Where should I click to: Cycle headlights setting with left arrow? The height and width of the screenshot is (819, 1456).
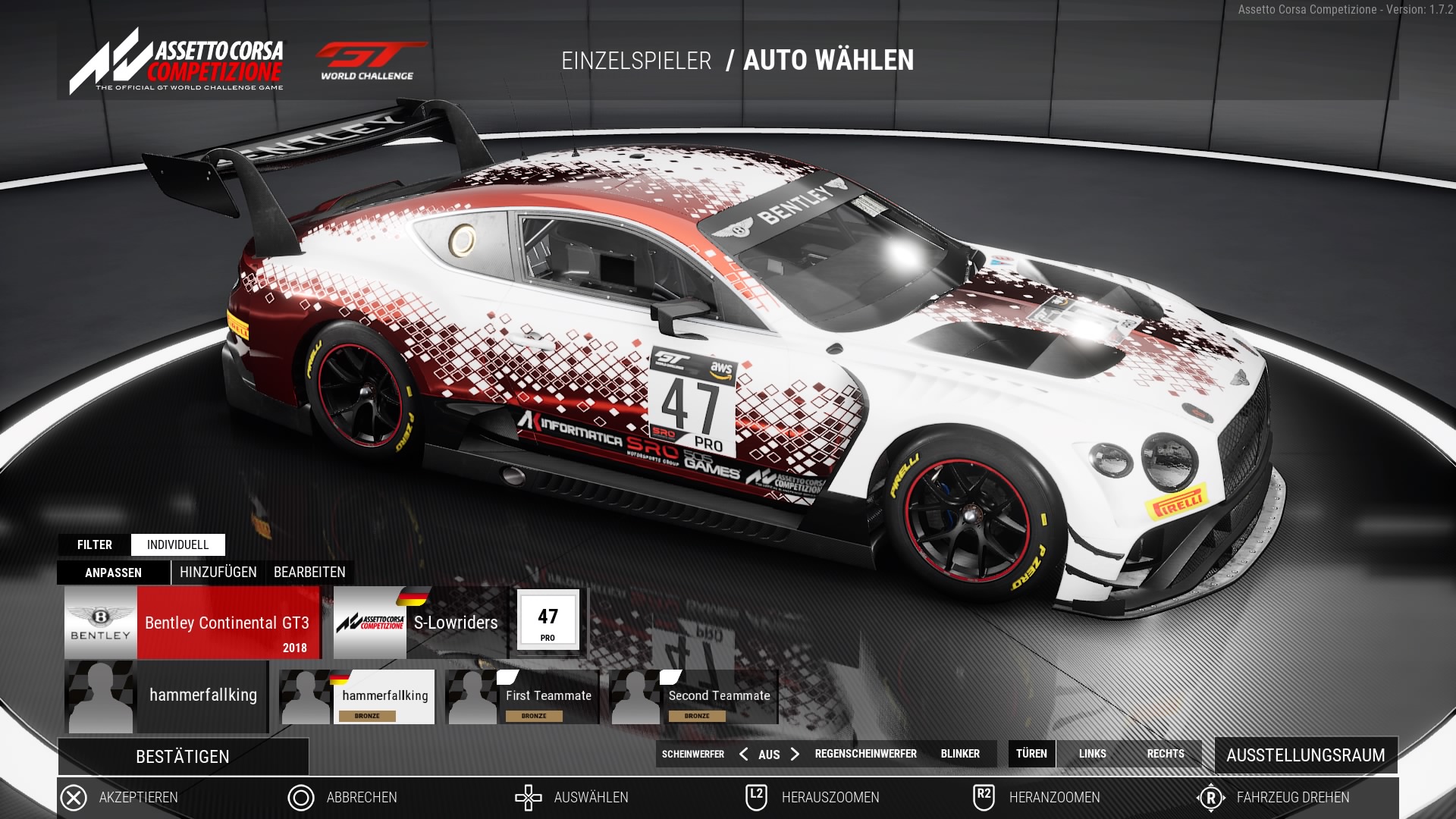pyautogui.click(x=743, y=754)
